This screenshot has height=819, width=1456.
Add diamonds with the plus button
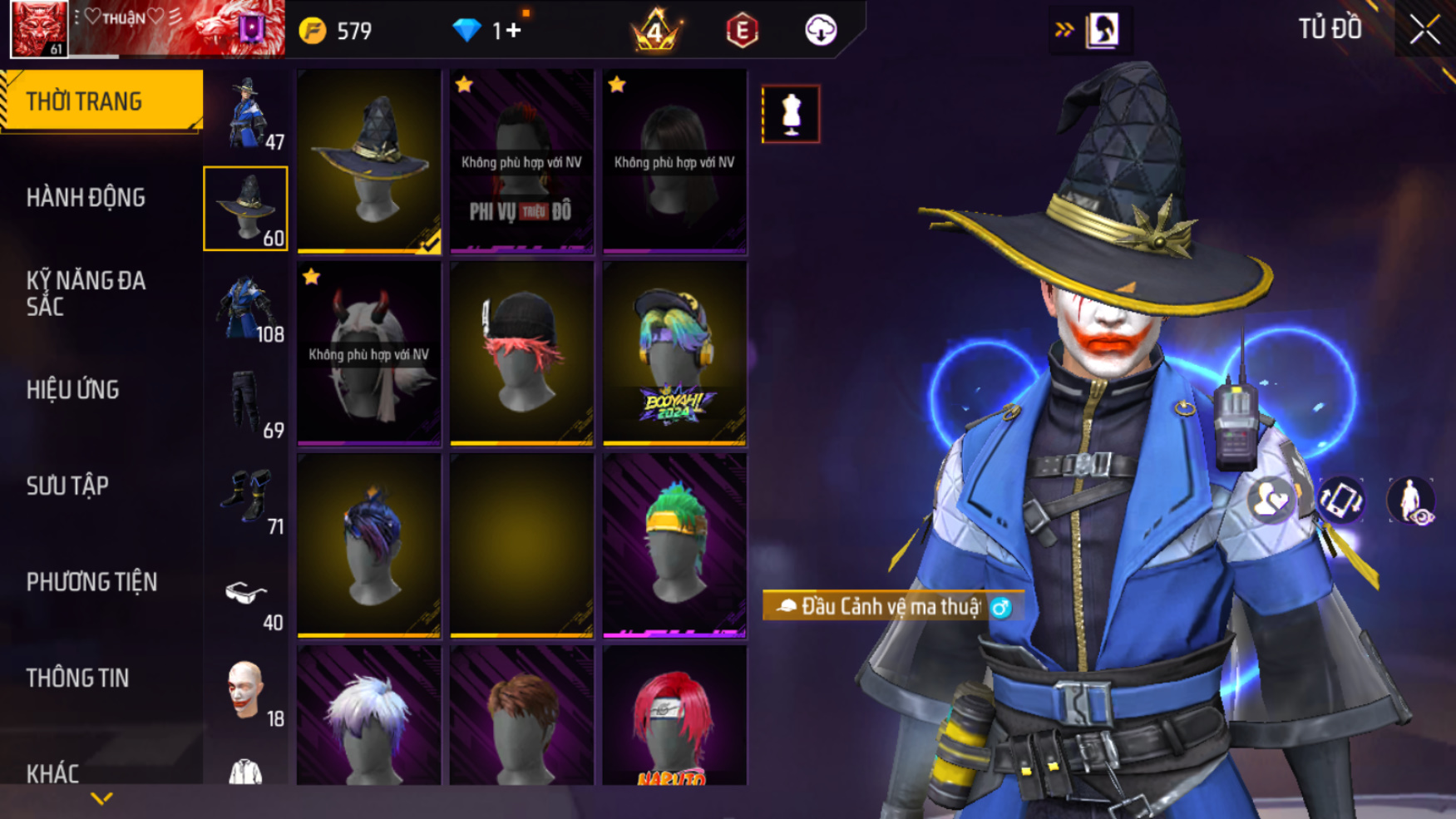pos(513,31)
